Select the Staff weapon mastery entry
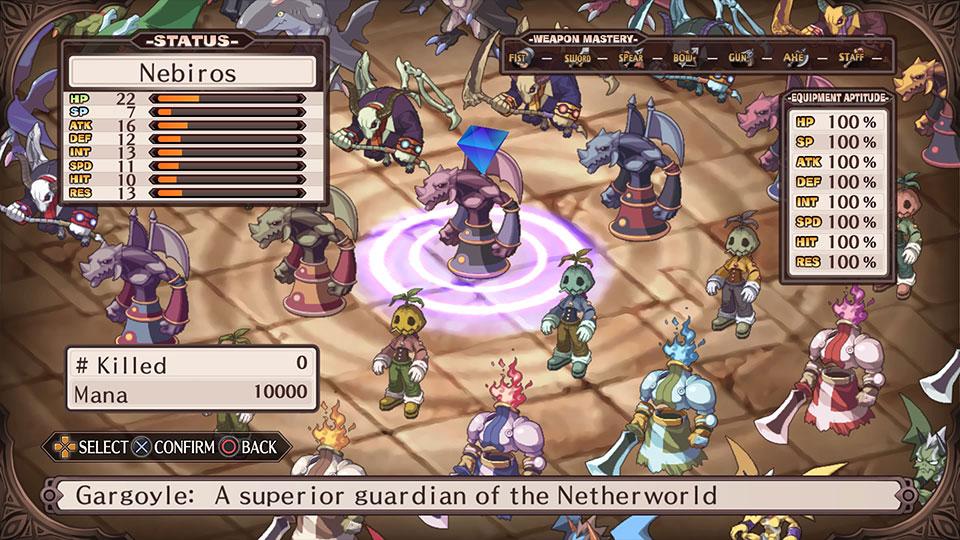The height and width of the screenshot is (540, 960). (851, 57)
